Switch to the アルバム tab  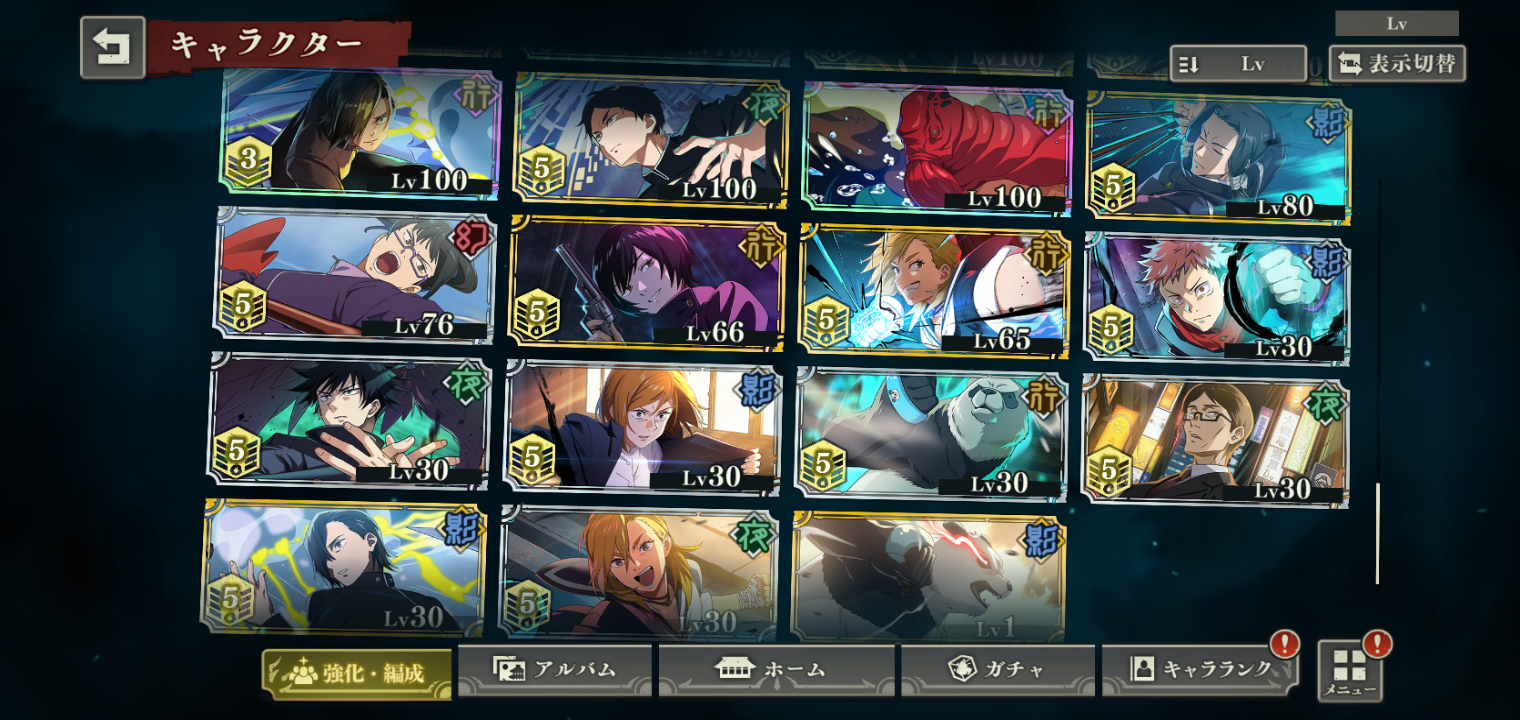click(x=555, y=670)
